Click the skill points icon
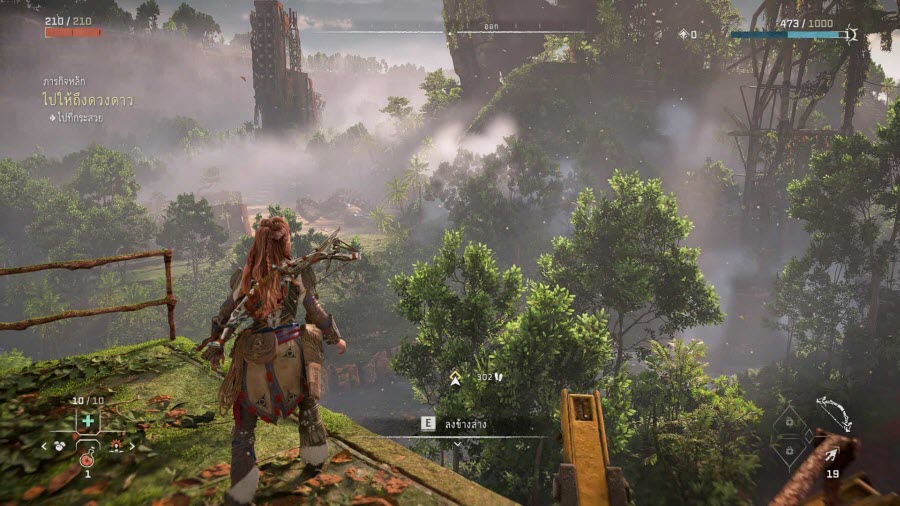 [684, 34]
